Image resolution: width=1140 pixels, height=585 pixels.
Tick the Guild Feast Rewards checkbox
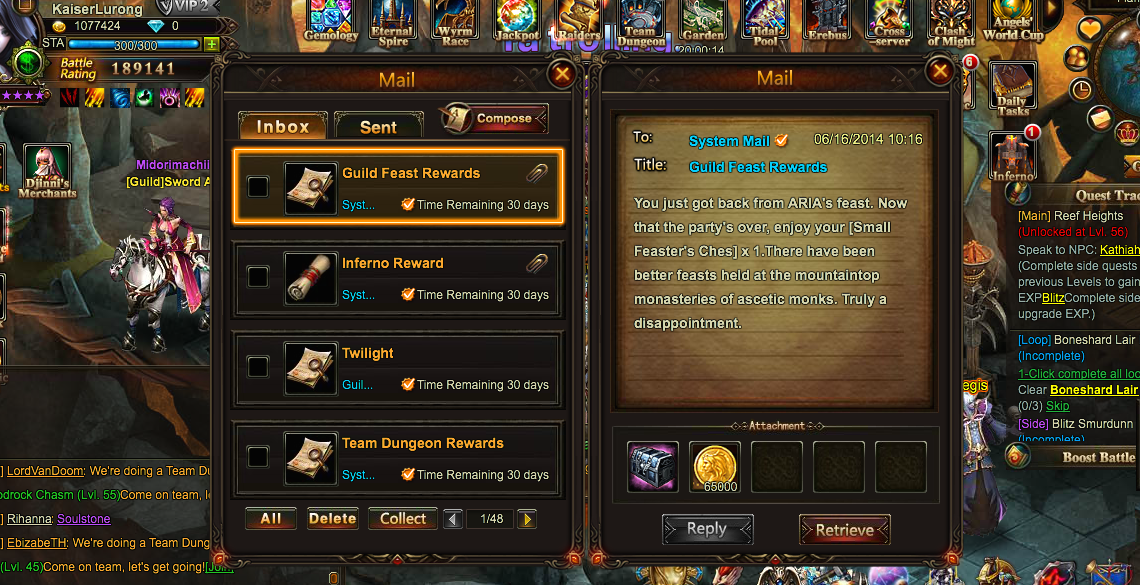tap(258, 186)
